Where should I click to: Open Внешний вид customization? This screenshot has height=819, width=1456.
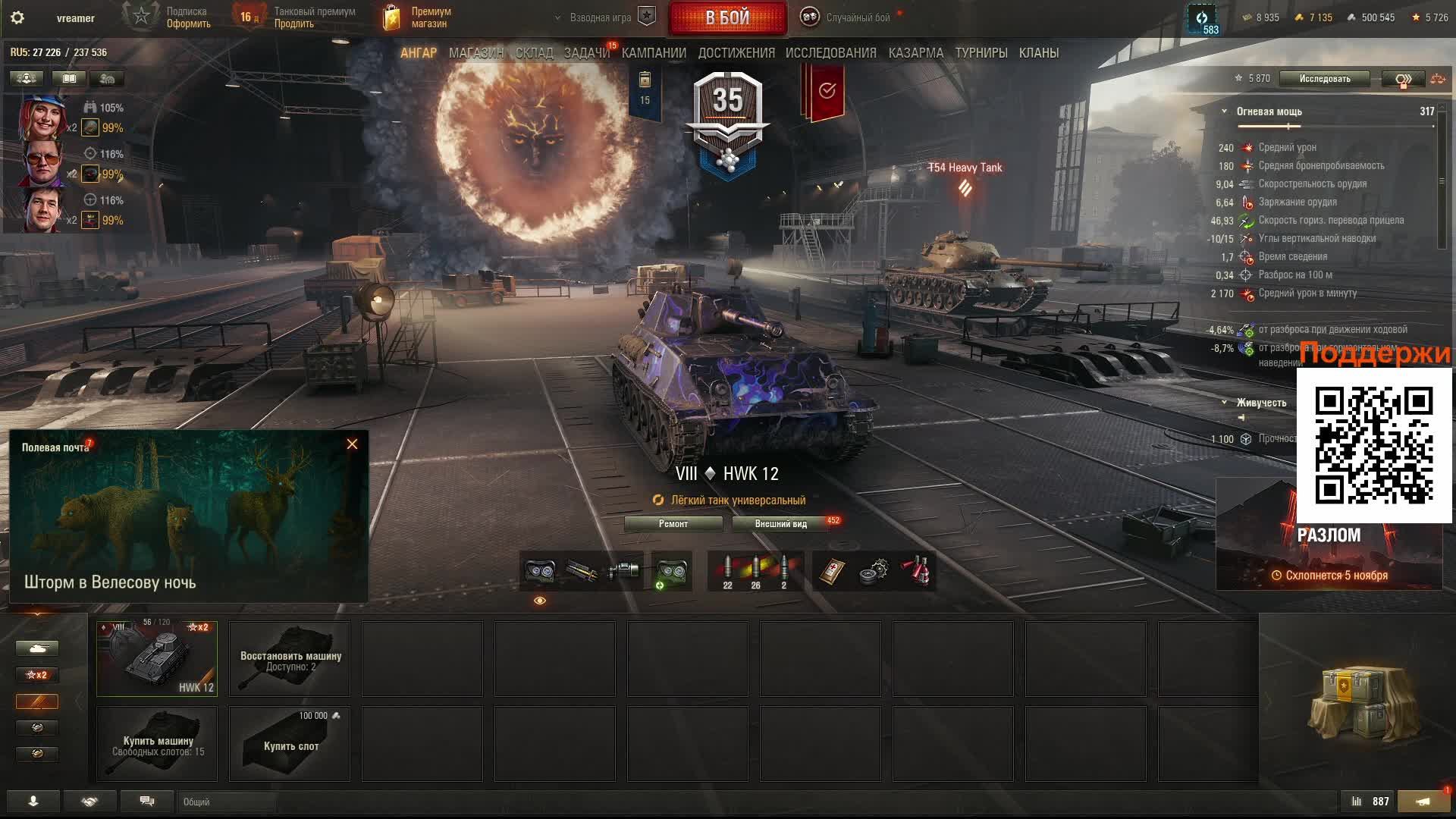point(780,524)
